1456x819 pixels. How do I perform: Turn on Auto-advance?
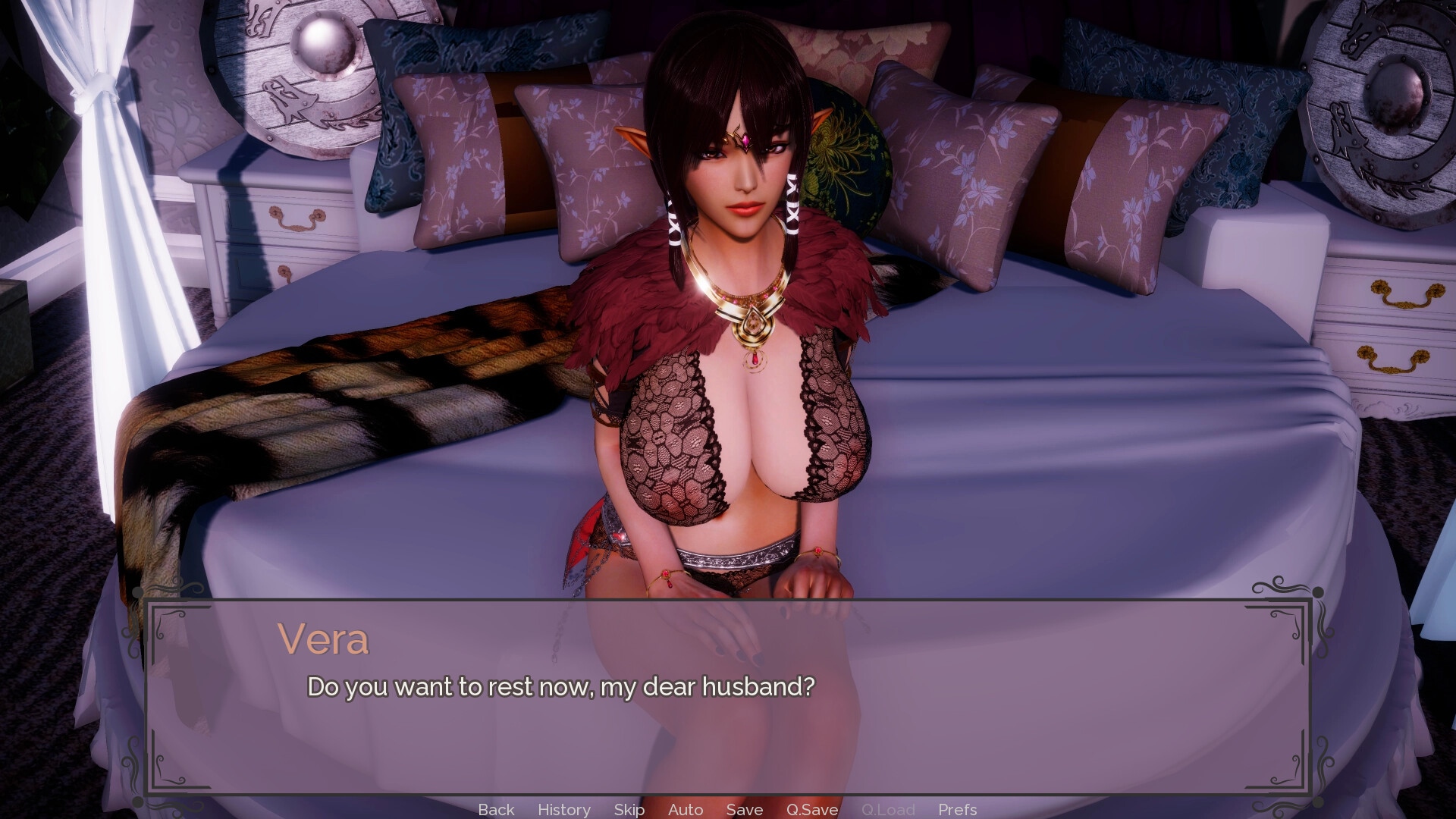[686, 809]
